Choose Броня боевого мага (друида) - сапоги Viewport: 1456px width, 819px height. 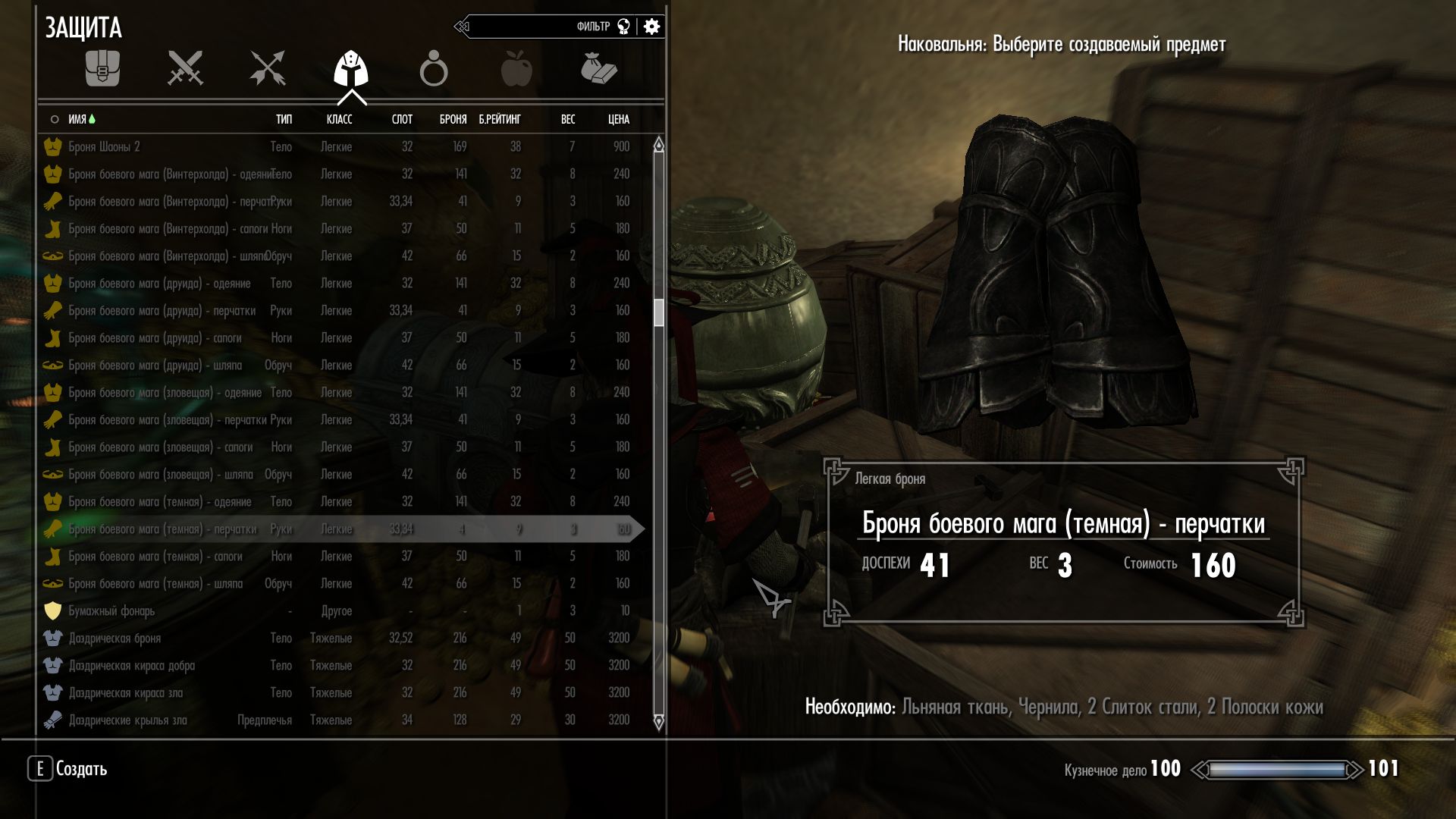155,337
